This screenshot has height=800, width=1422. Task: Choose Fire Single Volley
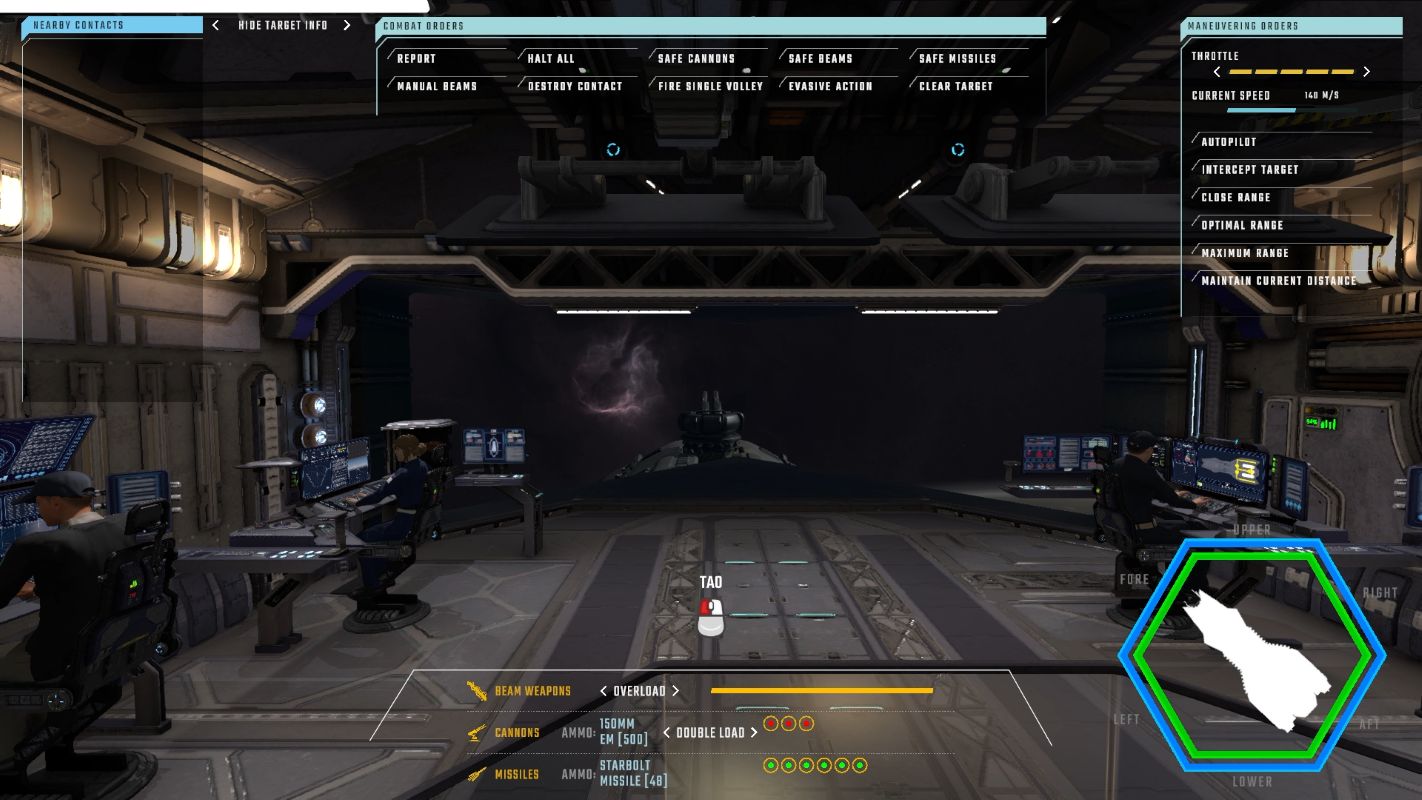[x=710, y=87]
